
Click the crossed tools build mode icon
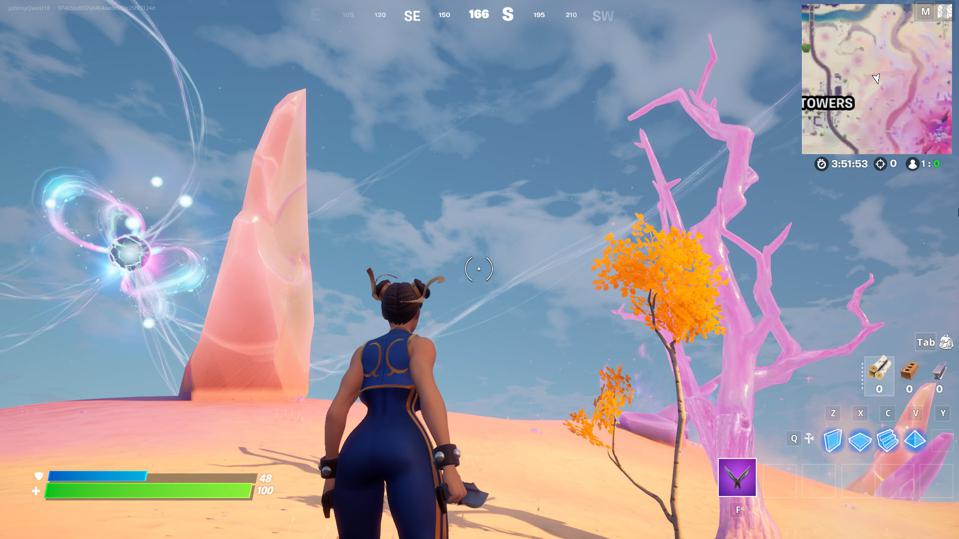tap(809, 438)
